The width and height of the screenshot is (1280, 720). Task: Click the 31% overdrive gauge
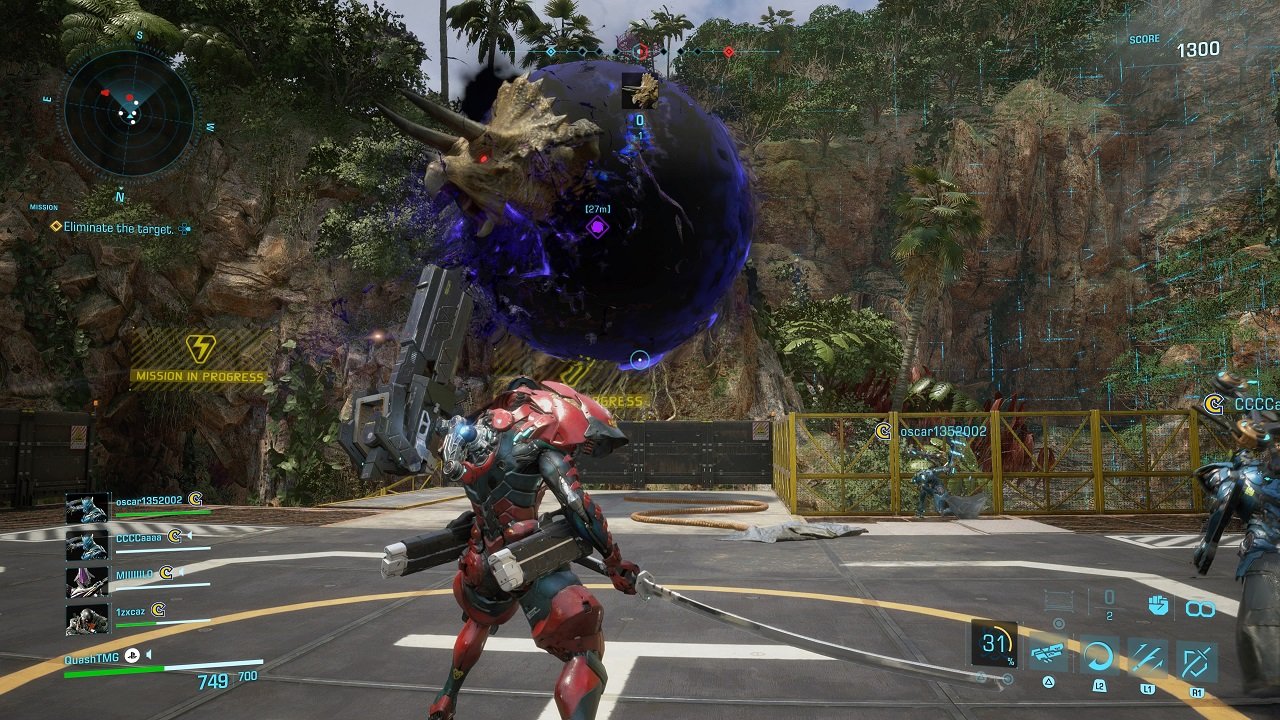[x=994, y=644]
